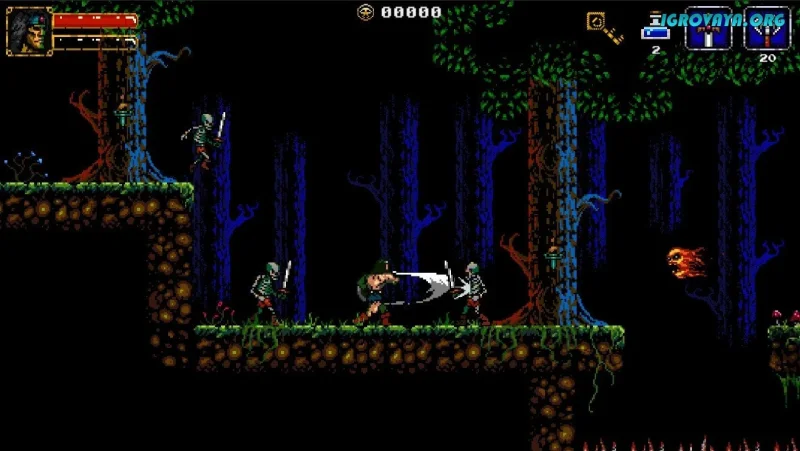800x451 pixels.
Task: Select the sword weapon slot
Action: coord(706,28)
